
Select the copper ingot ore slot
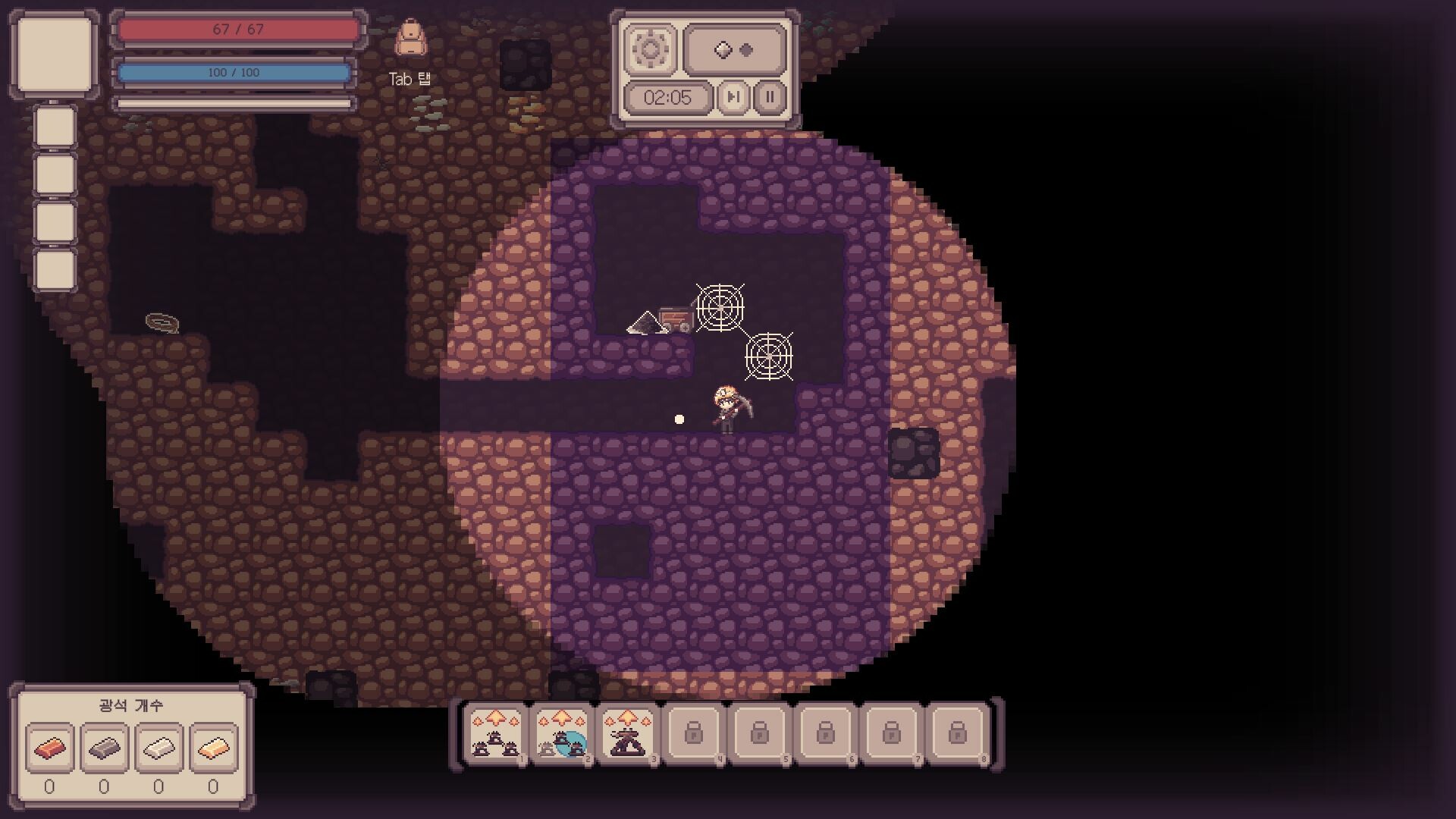(49, 748)
